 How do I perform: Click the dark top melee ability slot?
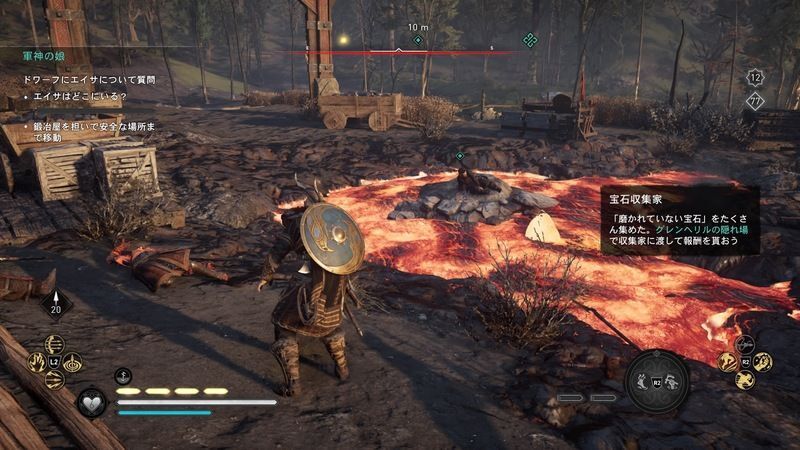pos(745,344)
